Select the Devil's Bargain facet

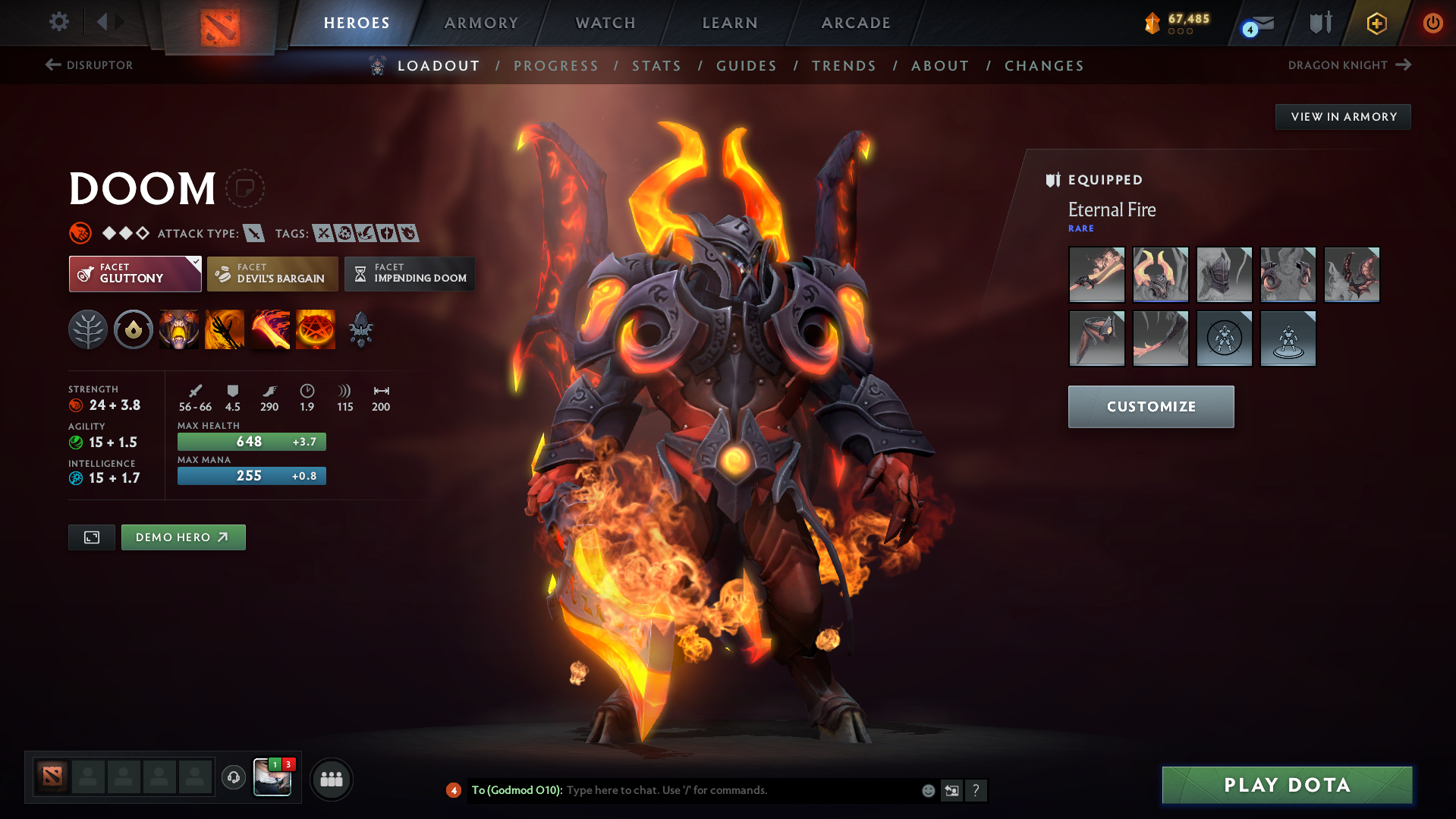point(272,274)
